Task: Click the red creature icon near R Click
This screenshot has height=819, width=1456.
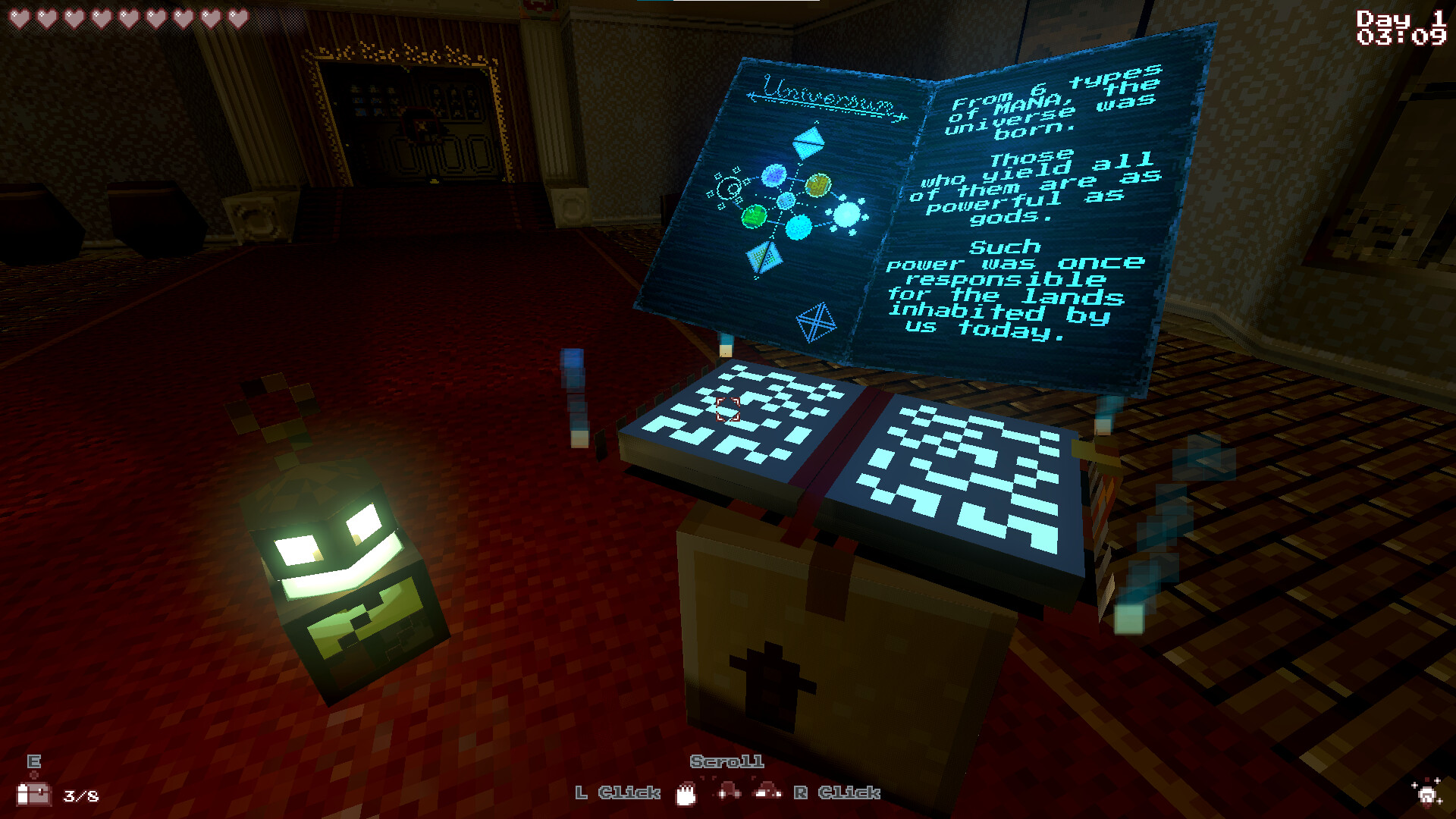Action: [767, 792]
